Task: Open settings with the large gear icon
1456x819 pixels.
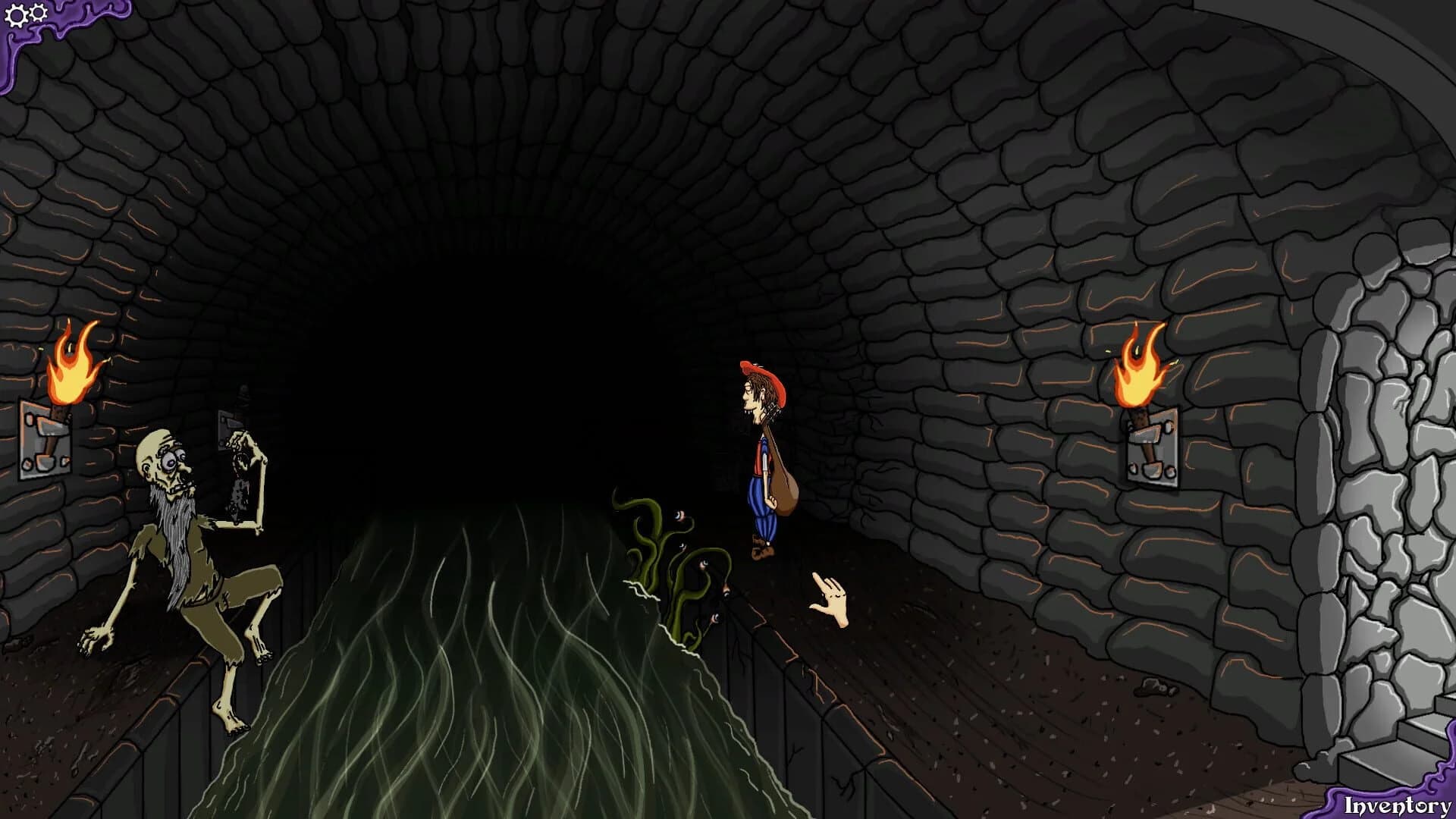Action: click(16, 15)
